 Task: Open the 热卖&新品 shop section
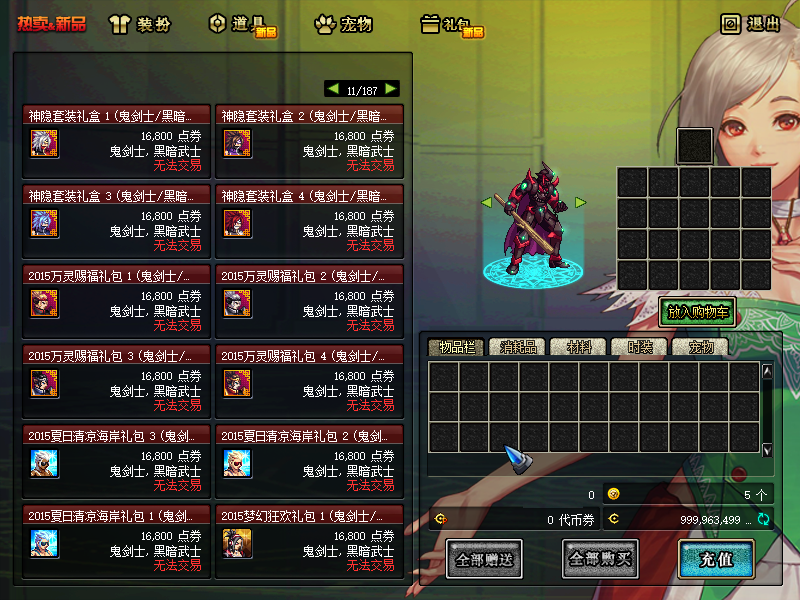tap(51, 24)
